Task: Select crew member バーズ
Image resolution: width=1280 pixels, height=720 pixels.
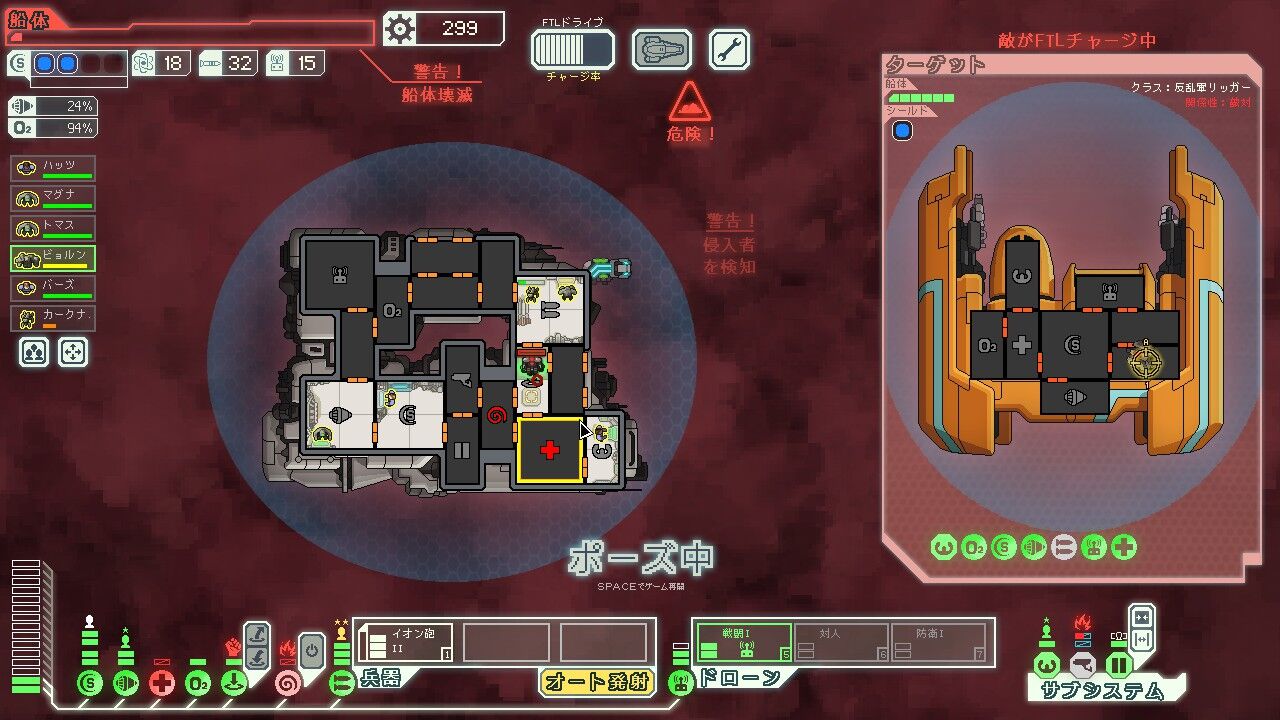Action: [53, 288]
